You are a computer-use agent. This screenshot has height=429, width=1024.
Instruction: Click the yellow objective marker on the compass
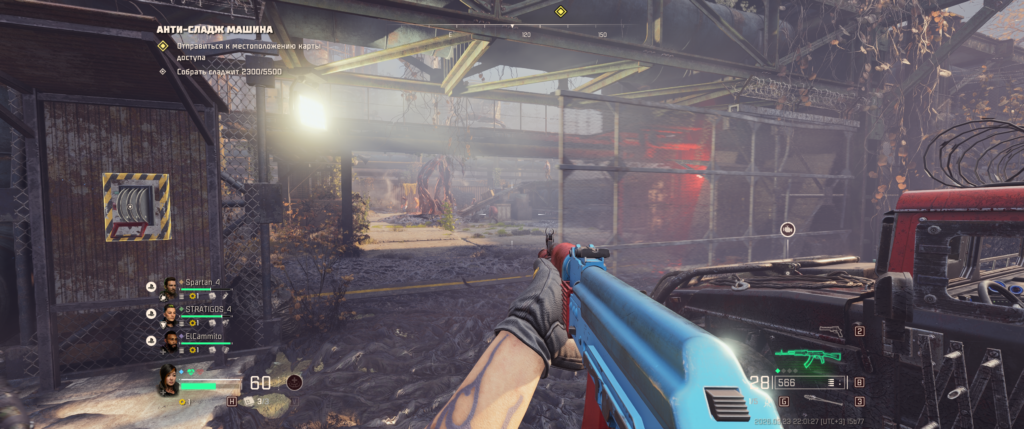click(x=560, y=12)
